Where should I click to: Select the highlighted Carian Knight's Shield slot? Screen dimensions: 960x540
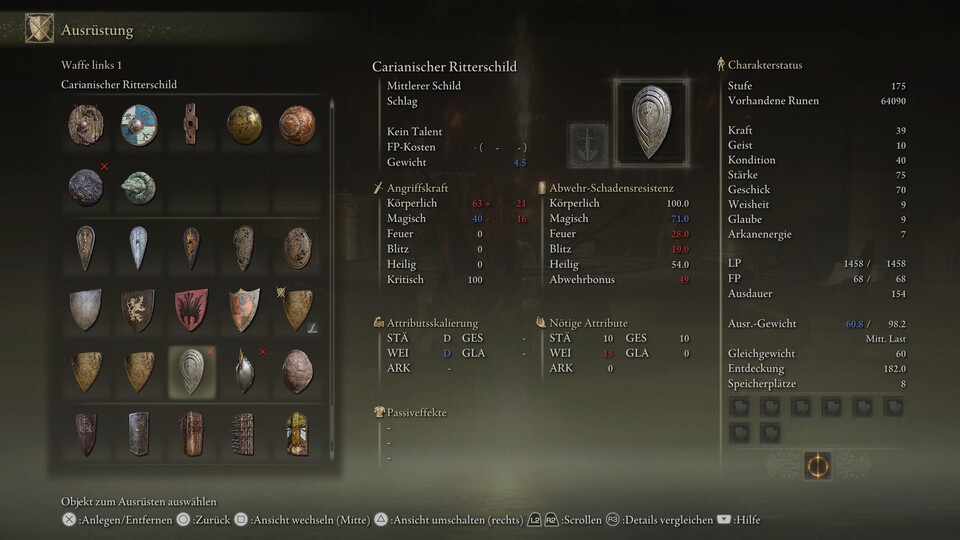click(191, 371)
